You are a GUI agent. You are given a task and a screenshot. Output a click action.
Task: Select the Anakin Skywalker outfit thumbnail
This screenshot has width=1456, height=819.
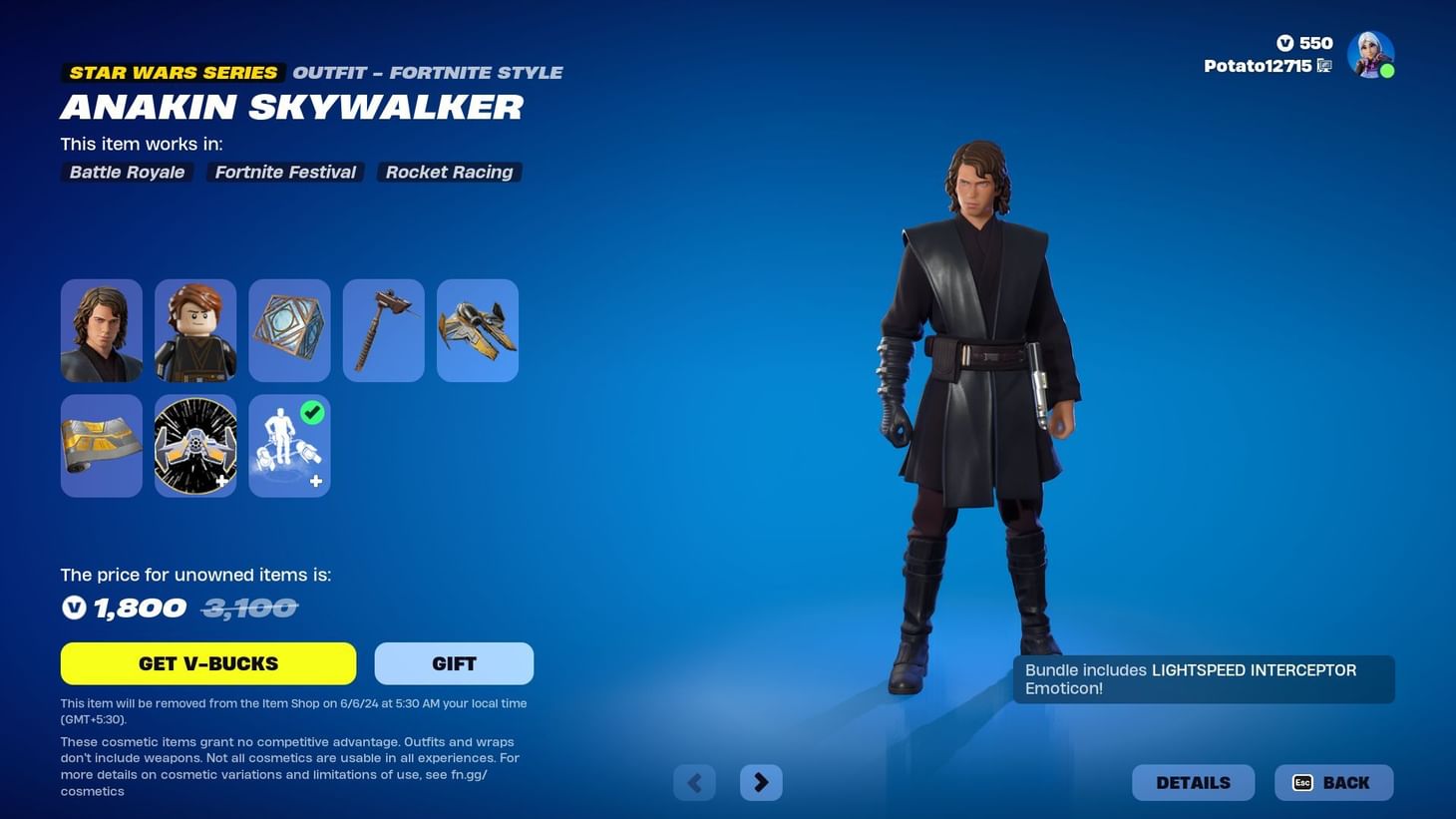point(100,329)
